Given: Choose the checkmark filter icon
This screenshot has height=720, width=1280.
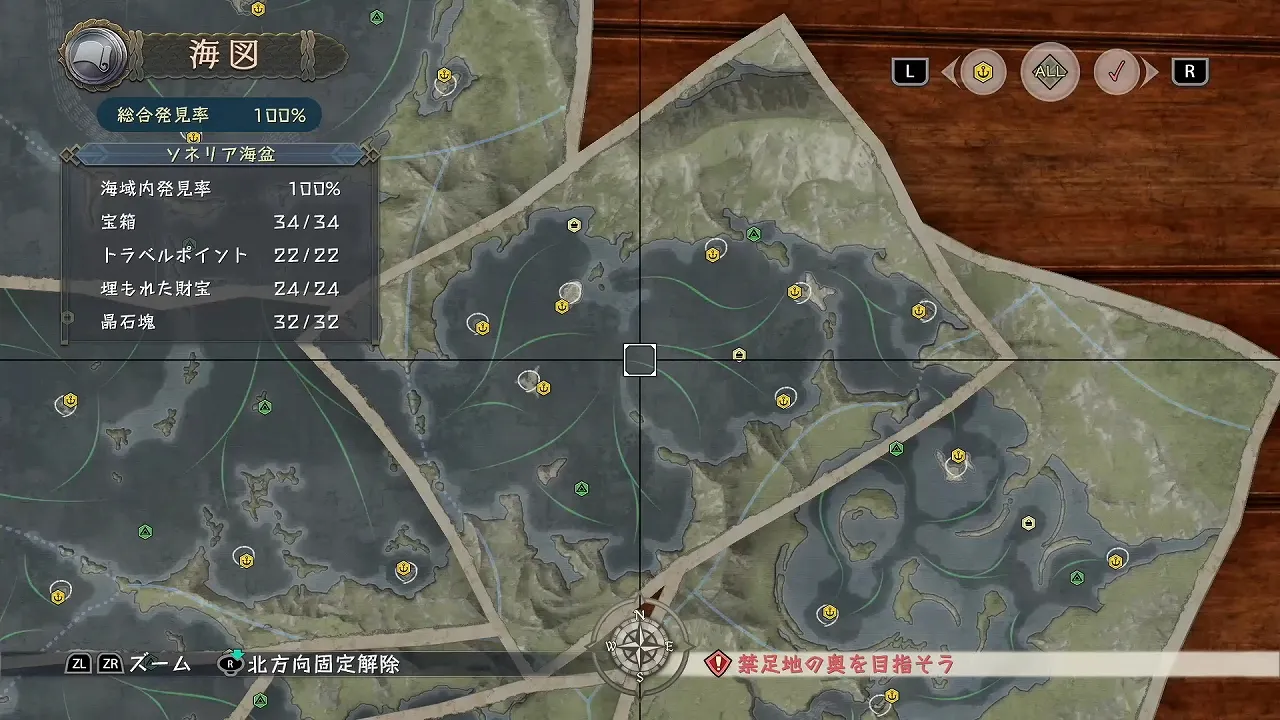Looking at the screenshot, I should tap(1117, 72).
